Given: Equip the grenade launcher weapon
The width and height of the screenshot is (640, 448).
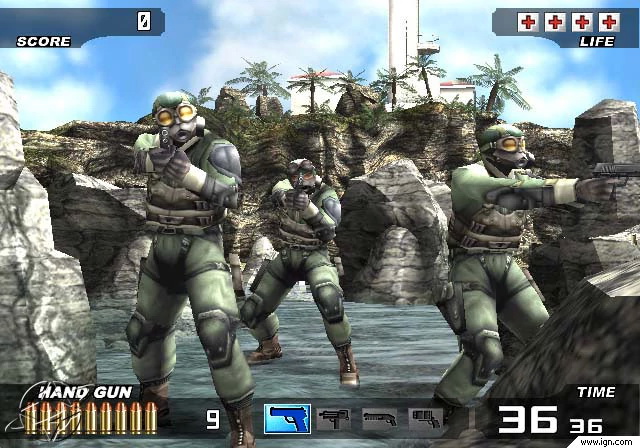Looking at the screenshot, I should point(425,419).
